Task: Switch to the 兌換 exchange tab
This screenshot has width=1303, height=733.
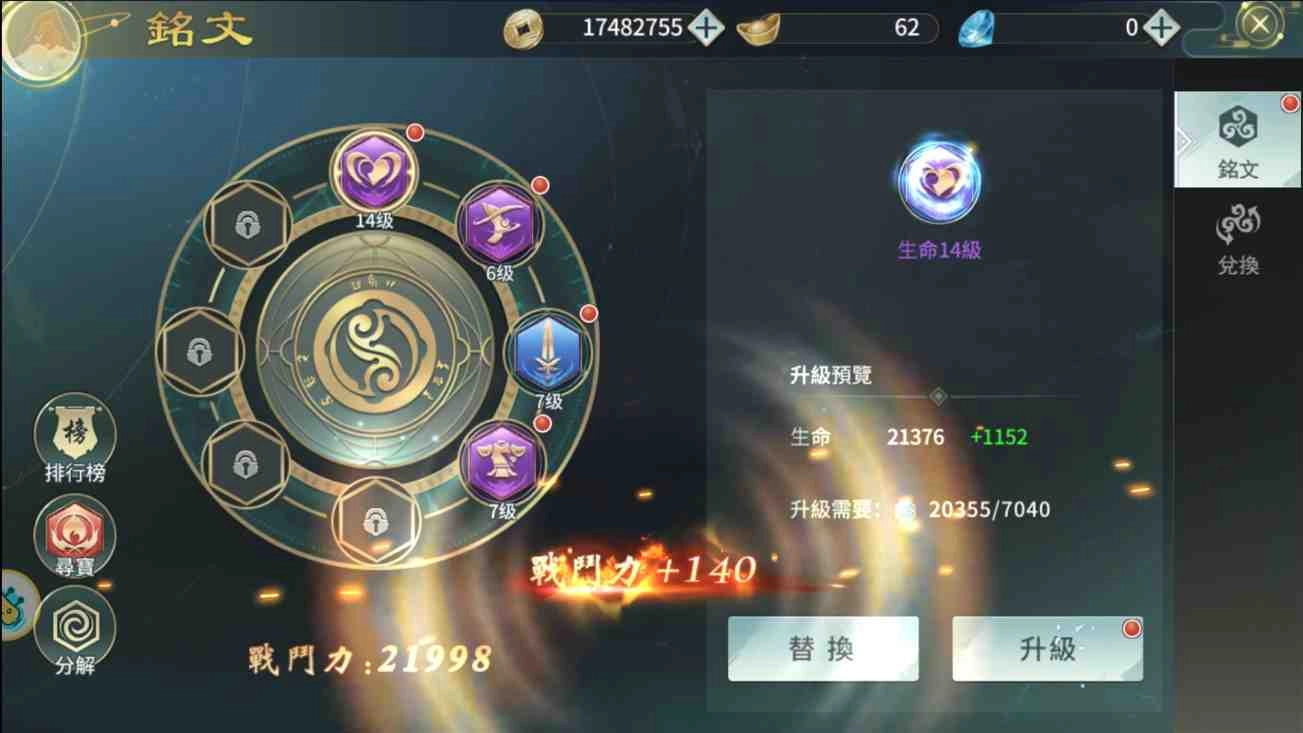Action: (x=1236, y=238)
